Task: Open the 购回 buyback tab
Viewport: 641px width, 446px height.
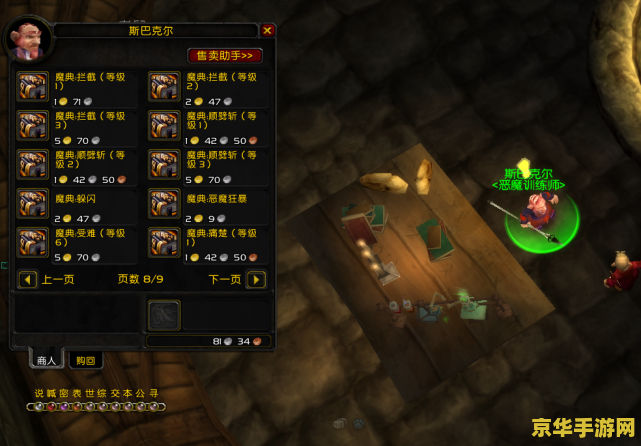Action: (85, 360)
